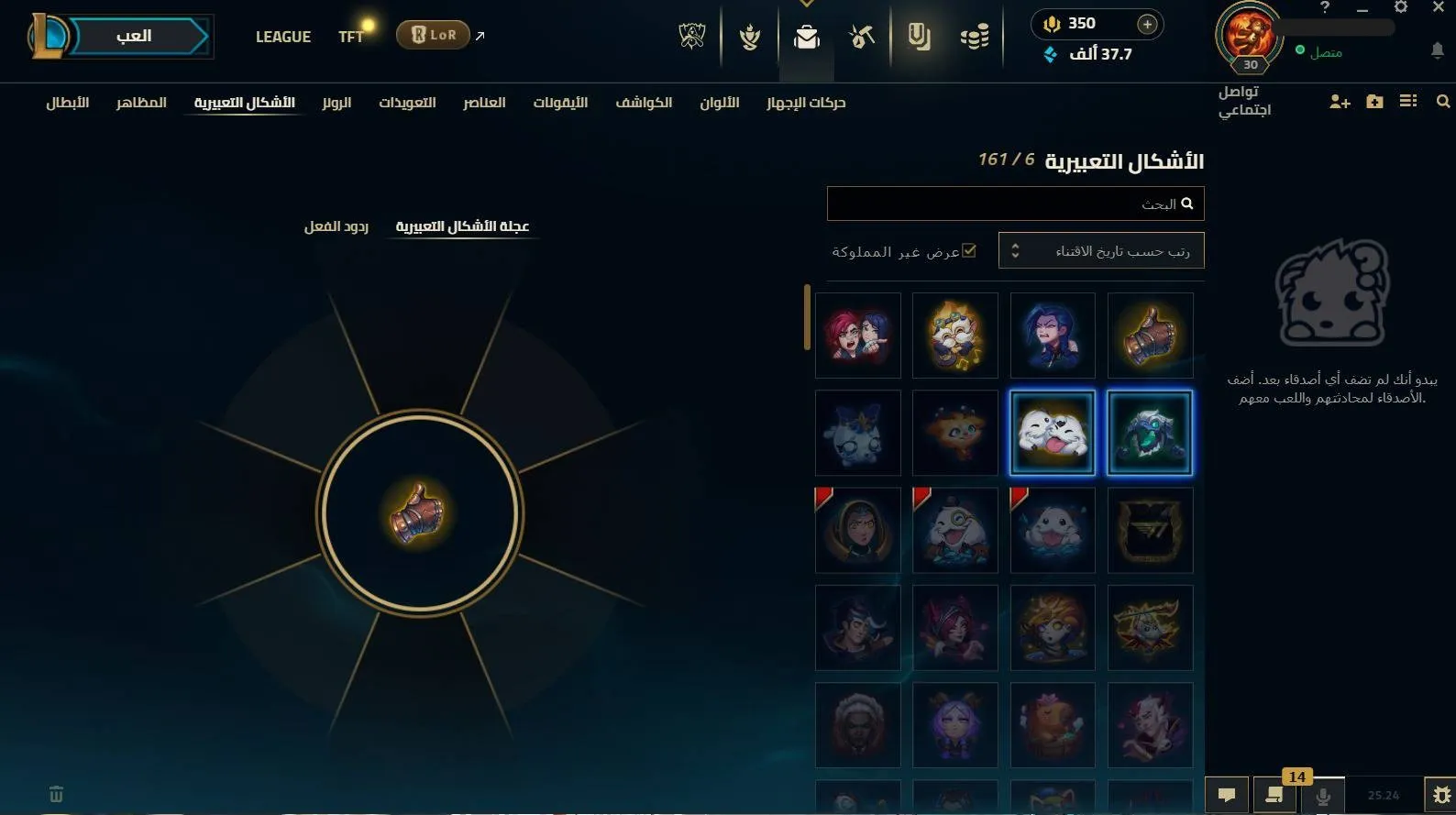Select the المظاهر collection tab

pyautogui.click(x=141, y=103)
